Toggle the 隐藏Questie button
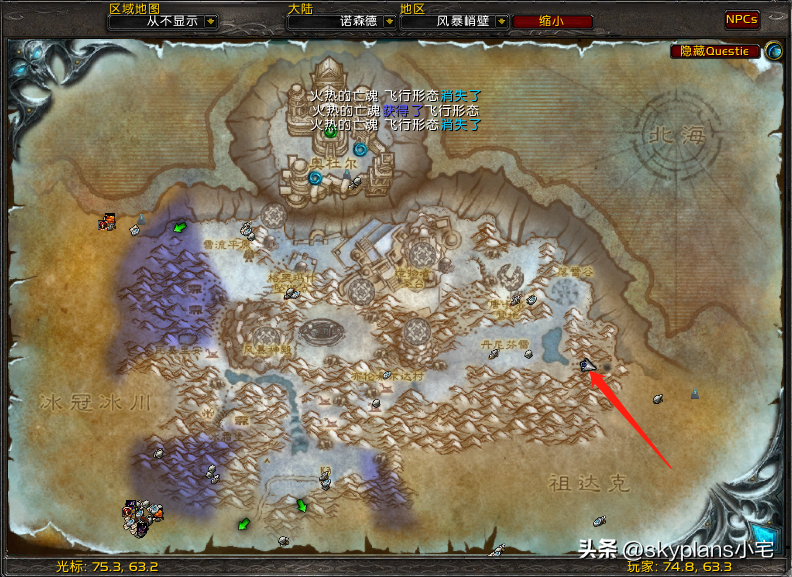Screen dimensions: 792x577 pyautogui.click(x=714, y=50)
